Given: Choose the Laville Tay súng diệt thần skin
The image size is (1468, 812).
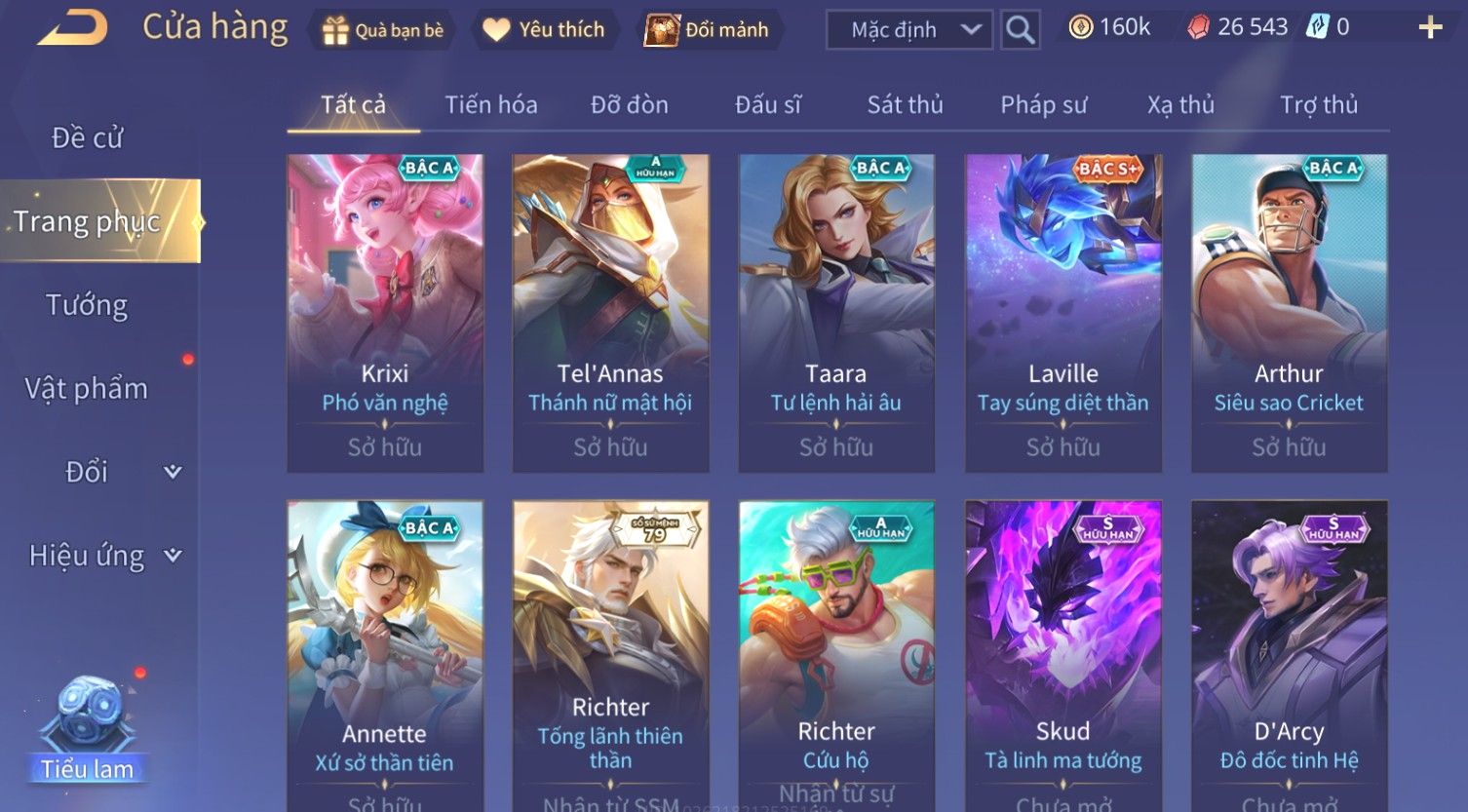Looking at the screenshot, I should click(x=1062, y=313).
